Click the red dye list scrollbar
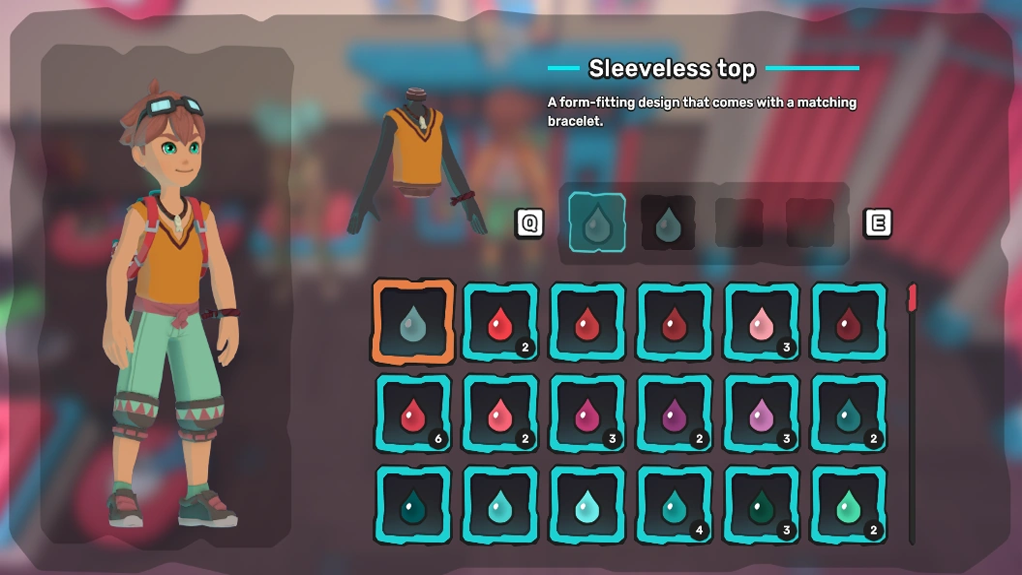This screenshot has width=1022, height=575. [912, 299]
